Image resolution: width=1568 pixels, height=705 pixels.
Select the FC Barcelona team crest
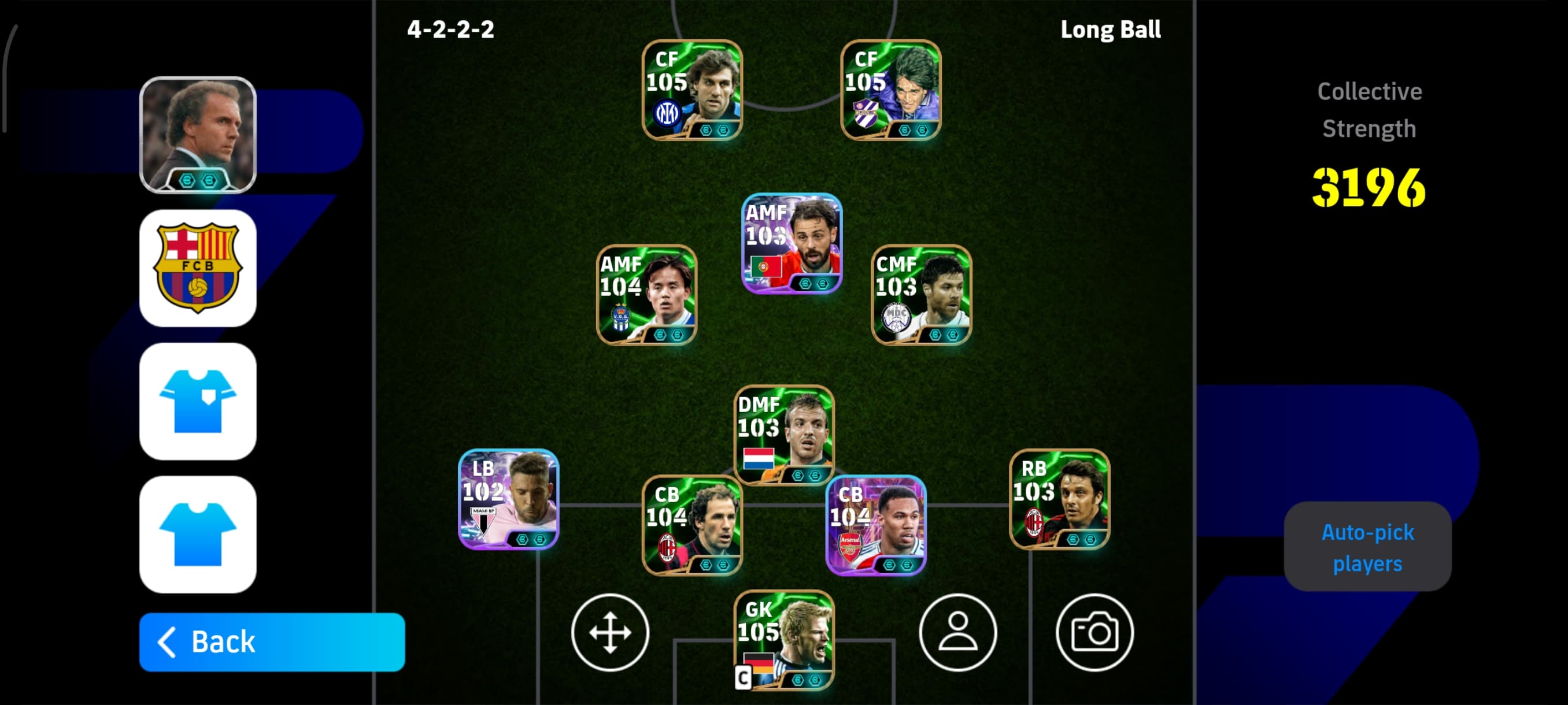tap(198, 268)
